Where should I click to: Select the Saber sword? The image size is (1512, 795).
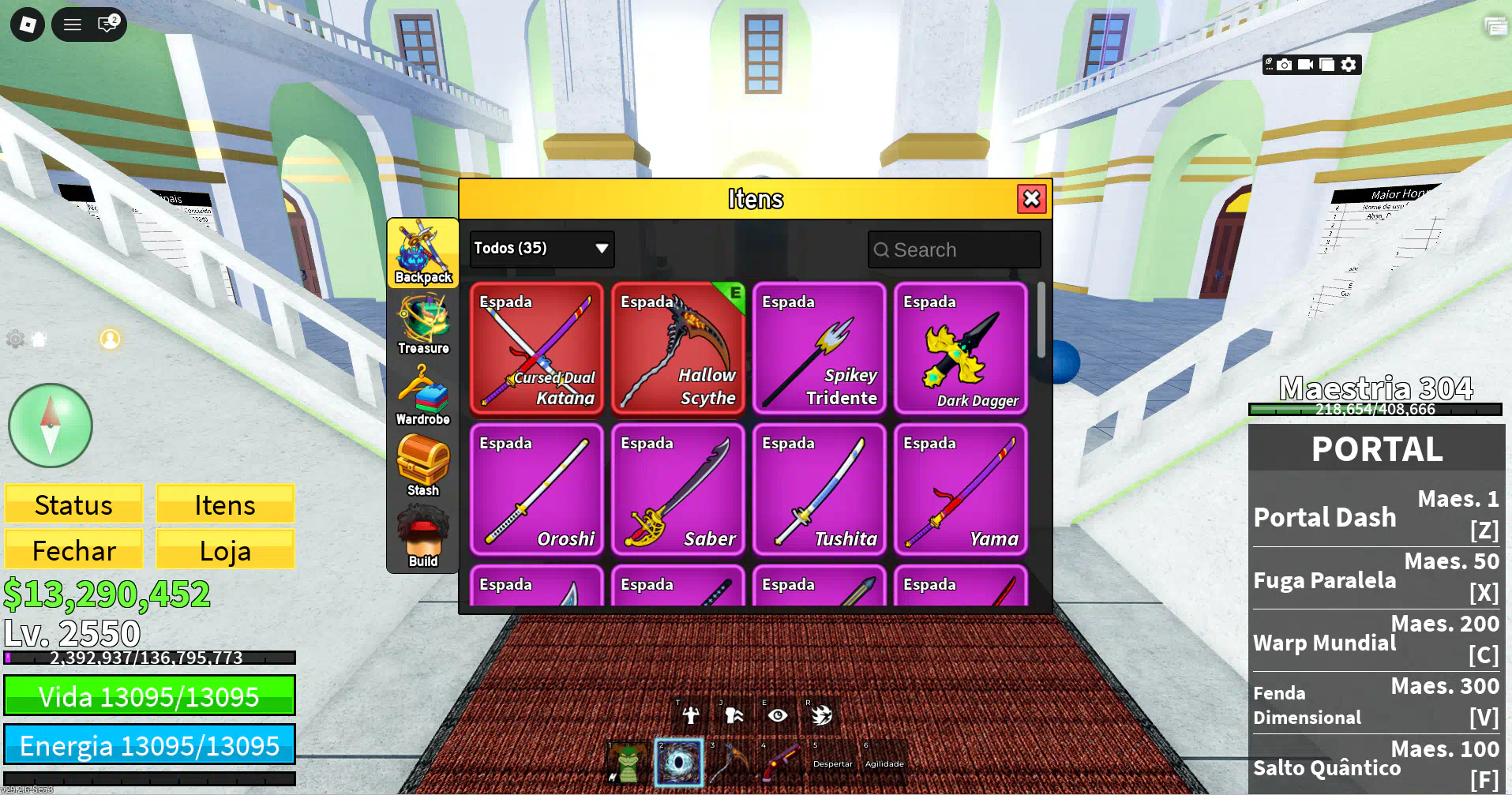[x=678, y=489]
